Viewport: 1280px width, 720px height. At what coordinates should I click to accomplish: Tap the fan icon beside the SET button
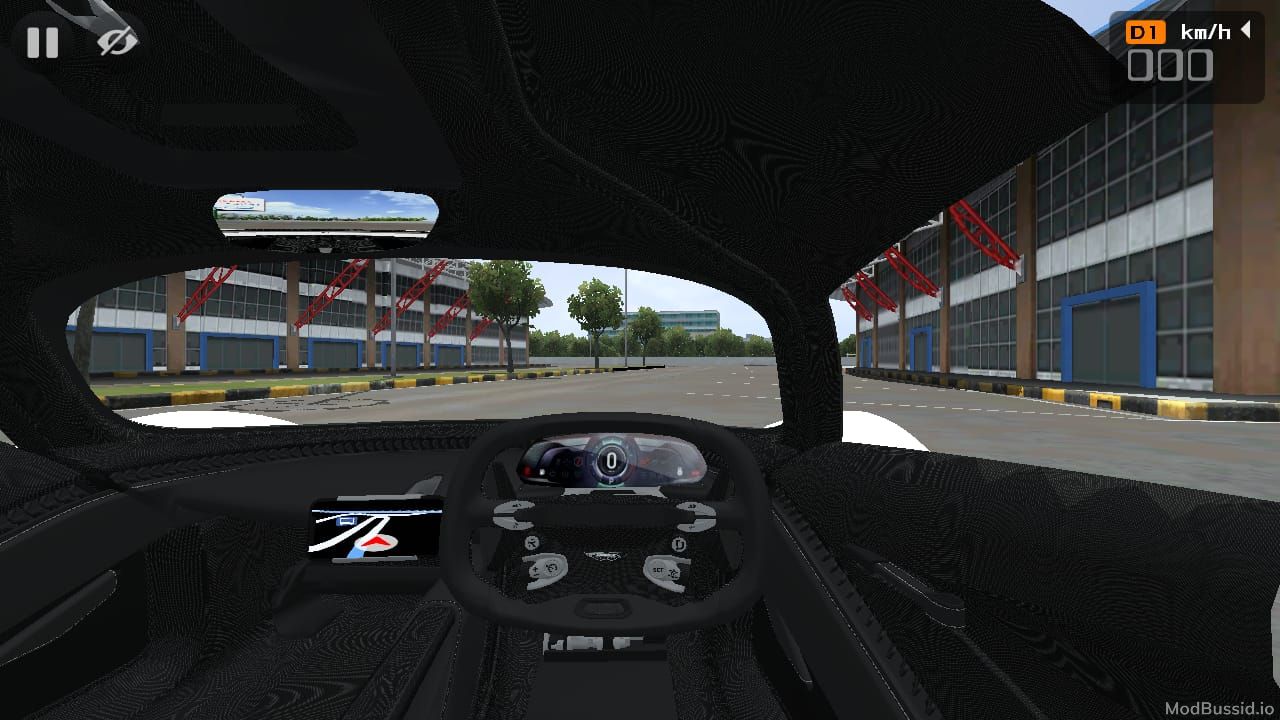[x=673, y=573]
